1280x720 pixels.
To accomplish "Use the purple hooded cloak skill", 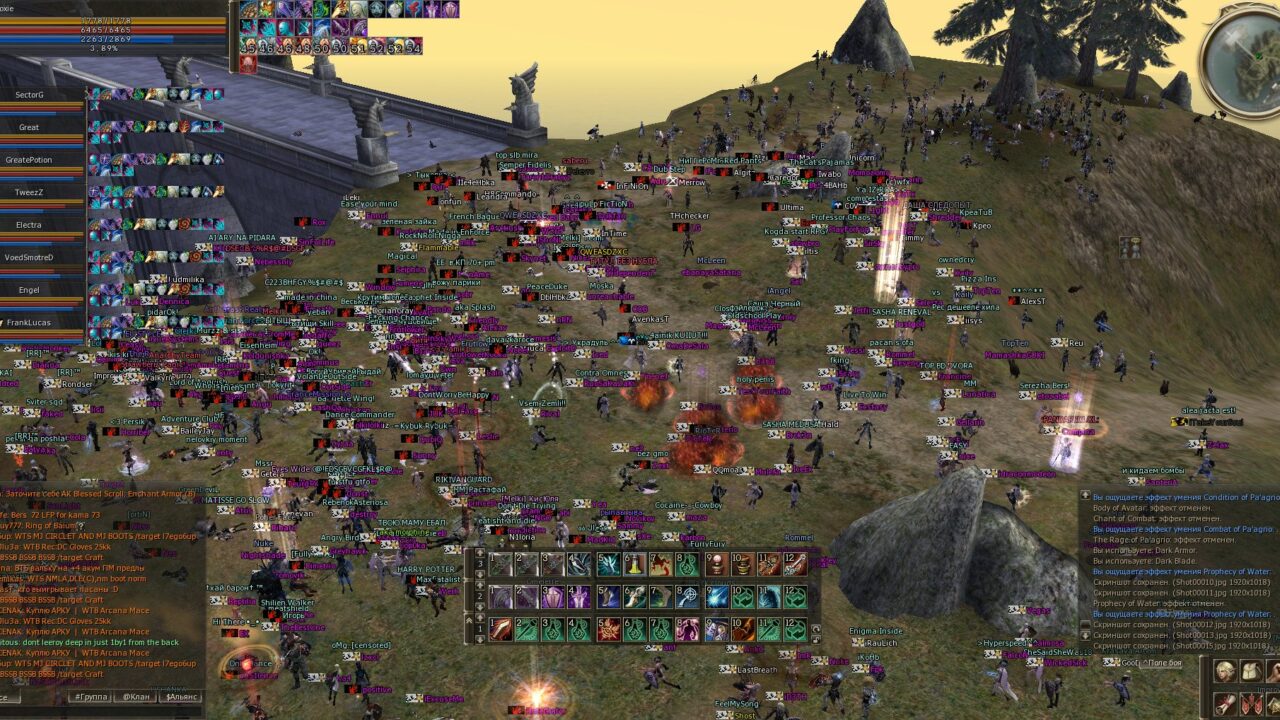I will 553,597.
